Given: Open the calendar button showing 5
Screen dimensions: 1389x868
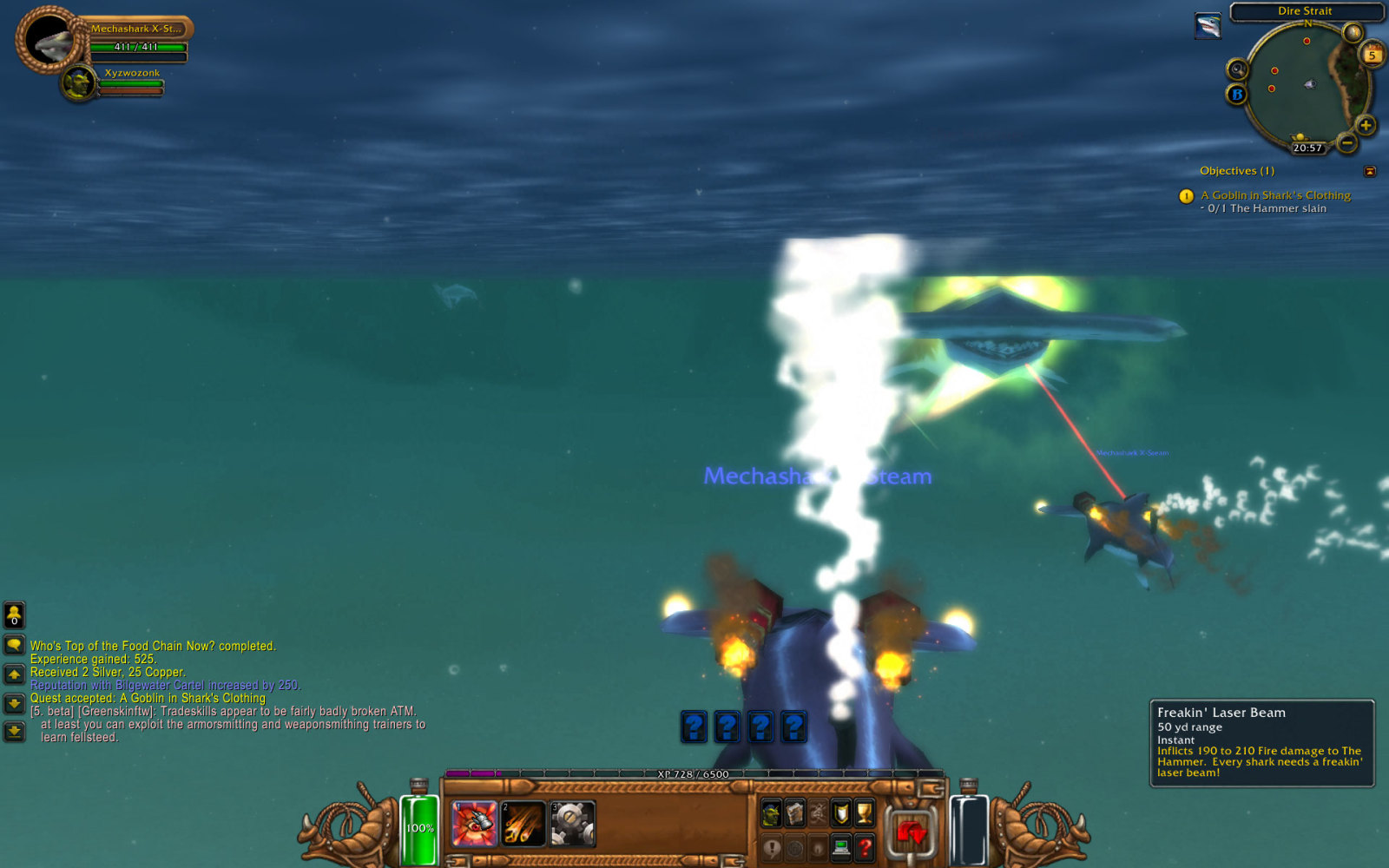Looking at the screenshot, I should 1372,55.
